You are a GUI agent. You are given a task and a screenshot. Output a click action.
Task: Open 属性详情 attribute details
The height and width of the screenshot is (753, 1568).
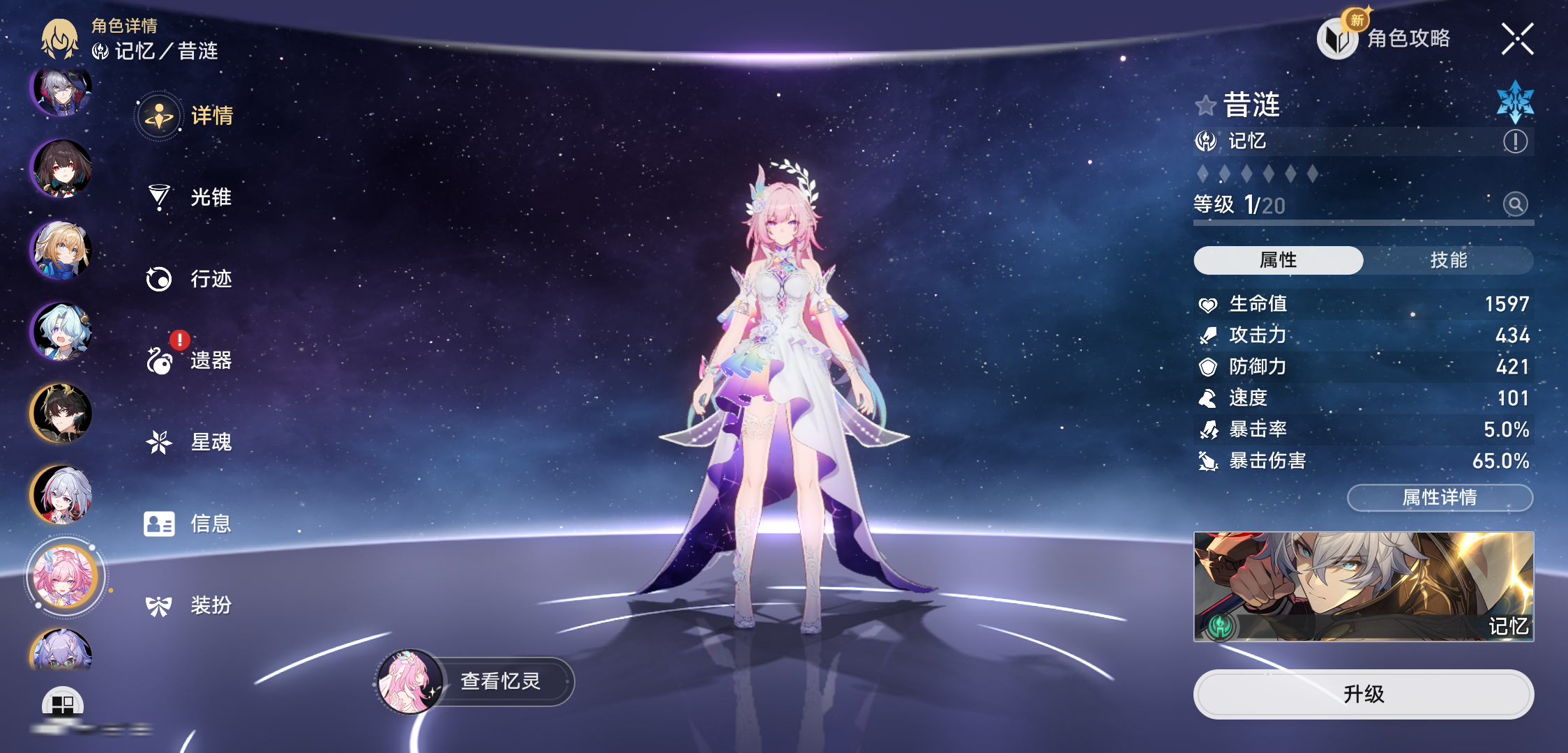coord(1440,498)
